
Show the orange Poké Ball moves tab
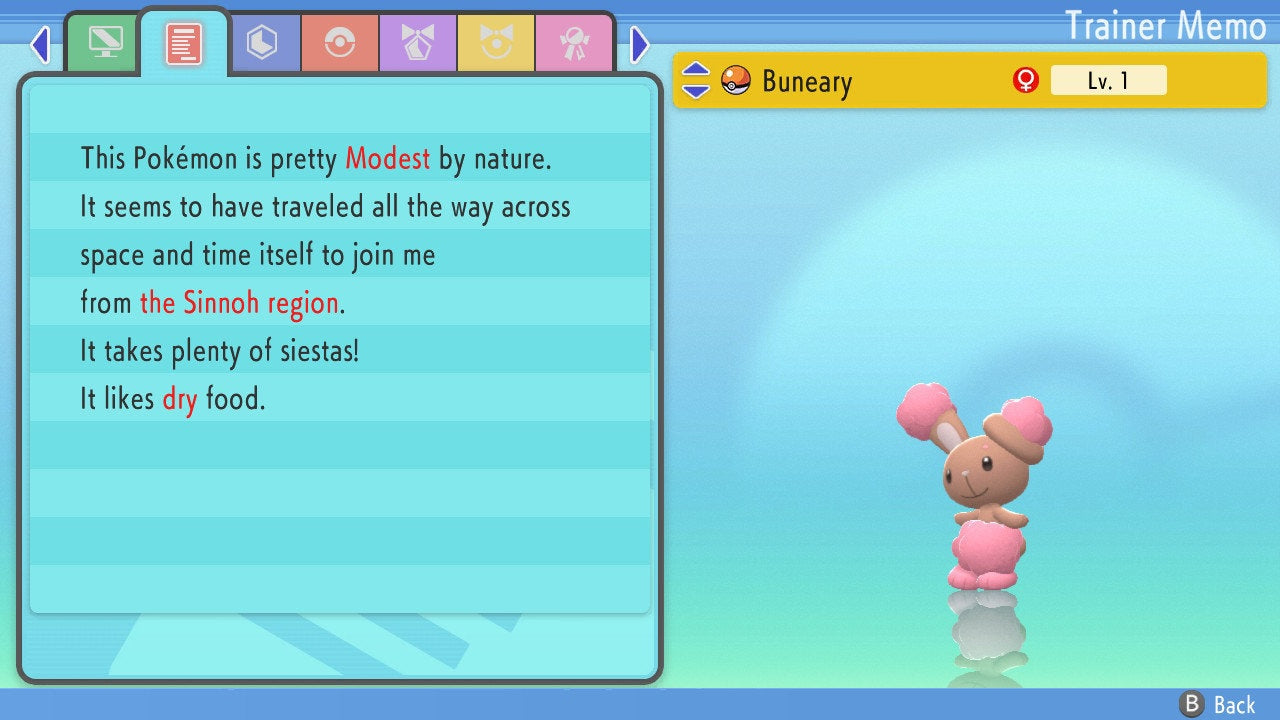point(340,43)
